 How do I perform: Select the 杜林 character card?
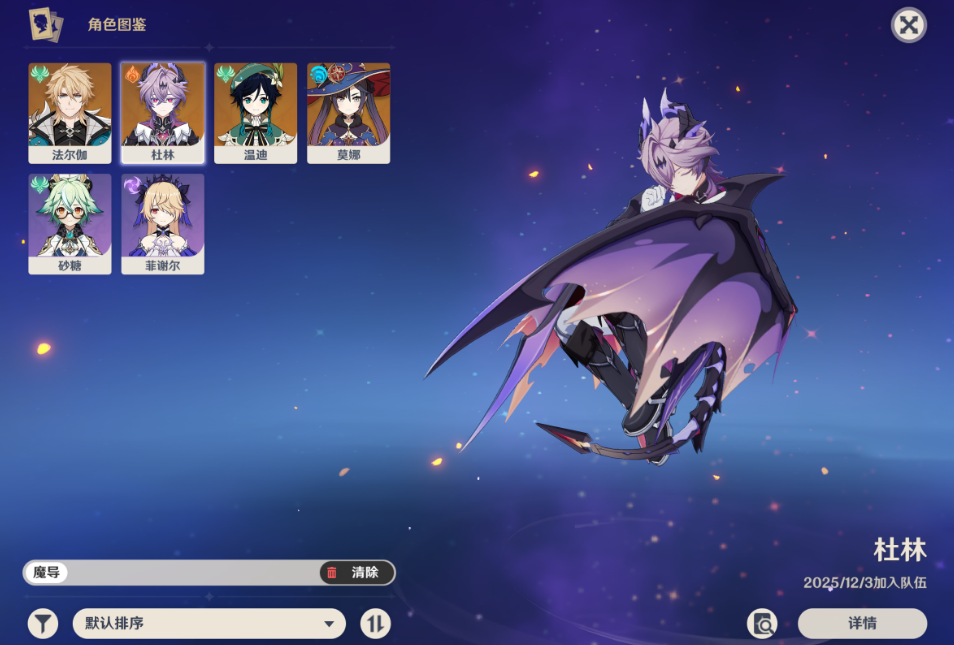(x=163, y=113)
